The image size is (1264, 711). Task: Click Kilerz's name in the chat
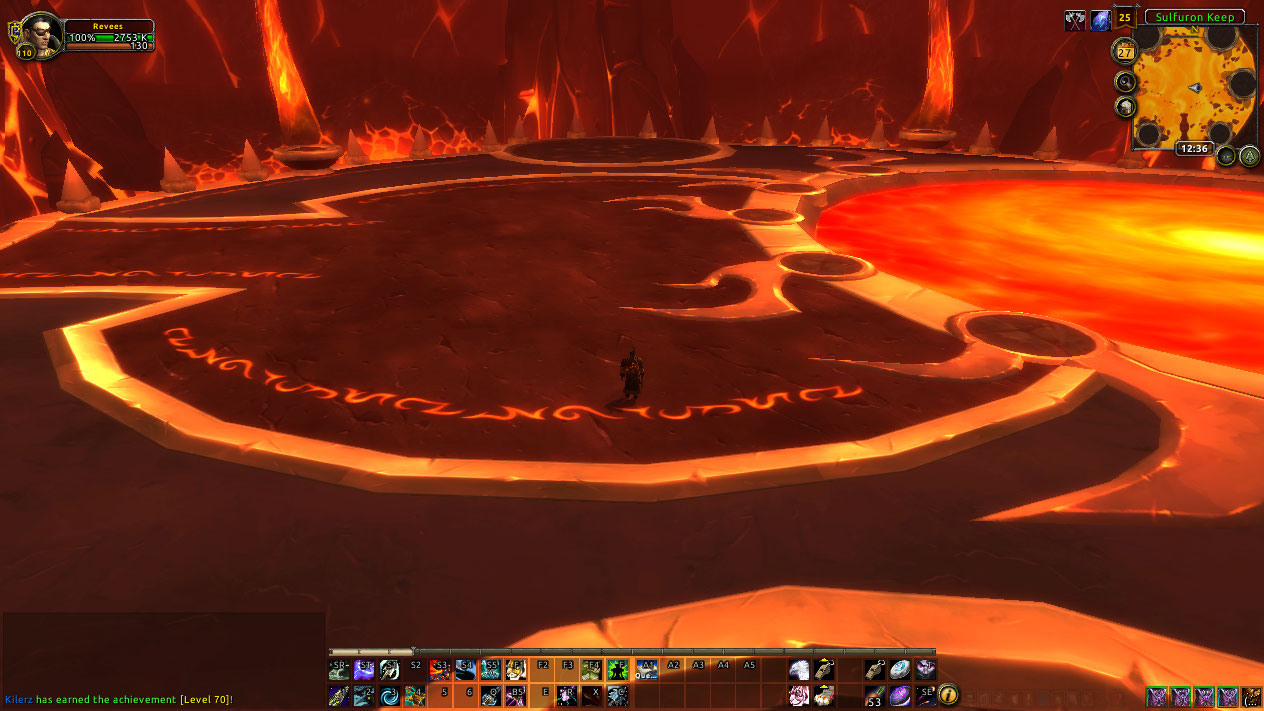point(18,700)
